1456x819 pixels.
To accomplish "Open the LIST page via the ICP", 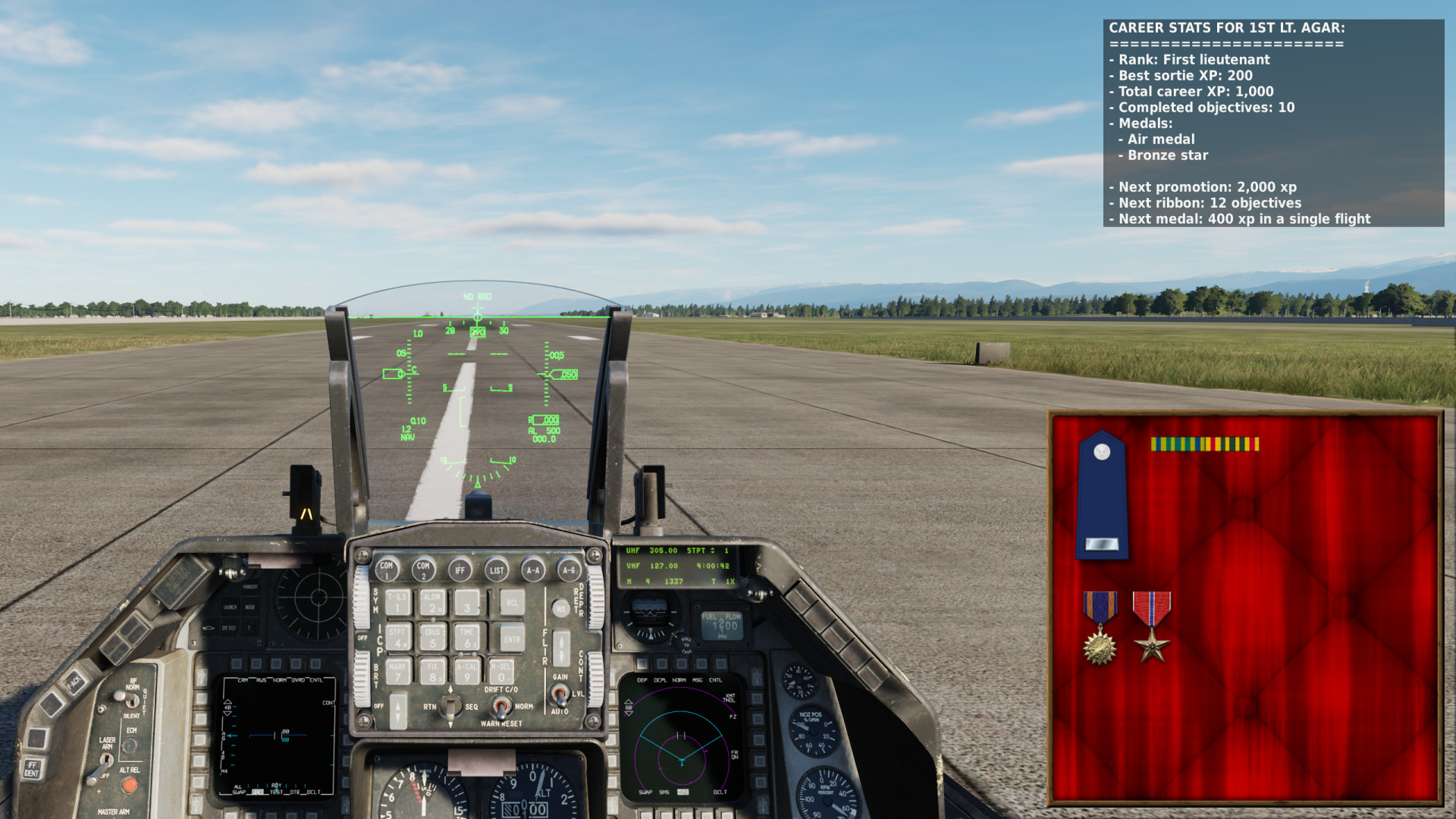I will tap(497, 570).
